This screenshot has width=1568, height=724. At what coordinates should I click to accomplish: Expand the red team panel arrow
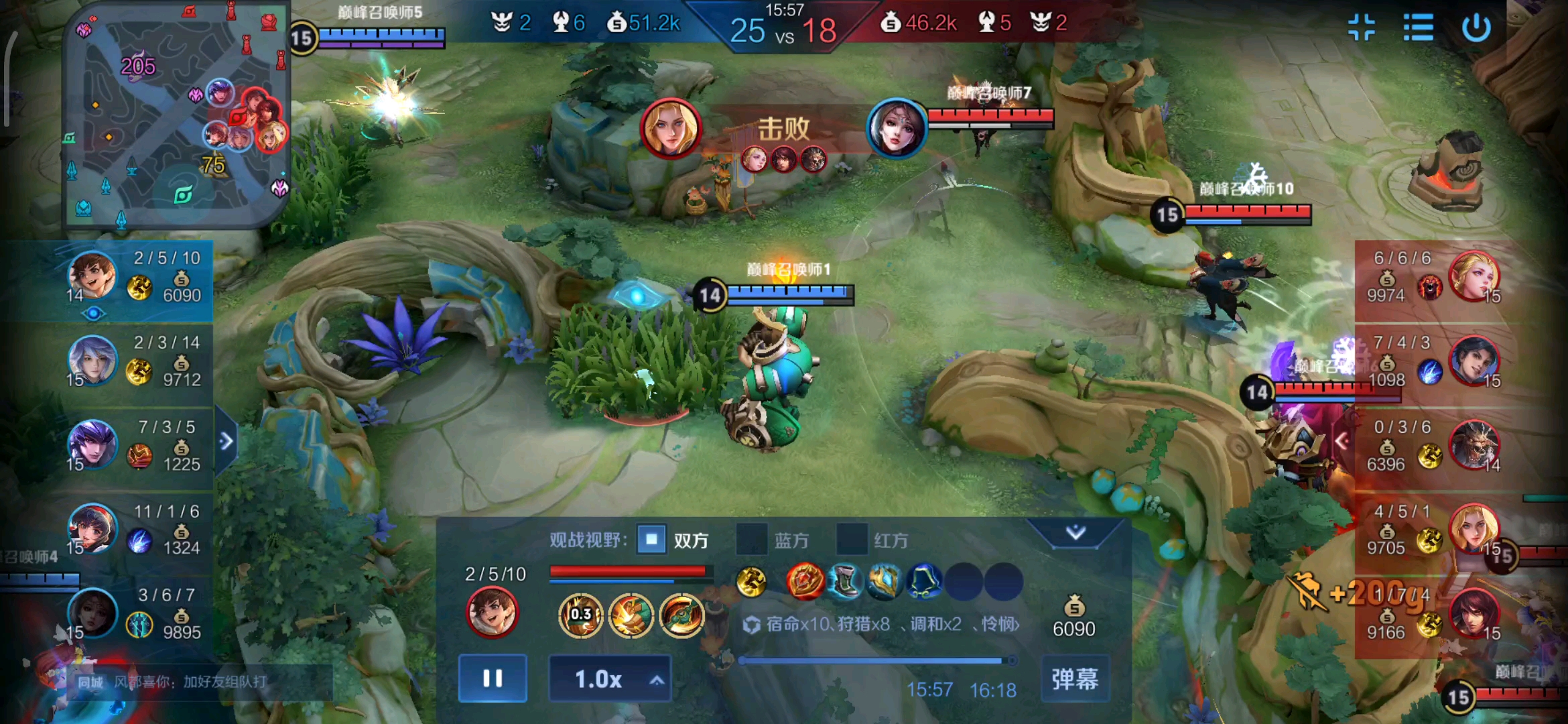click(x=1342, y=441)
